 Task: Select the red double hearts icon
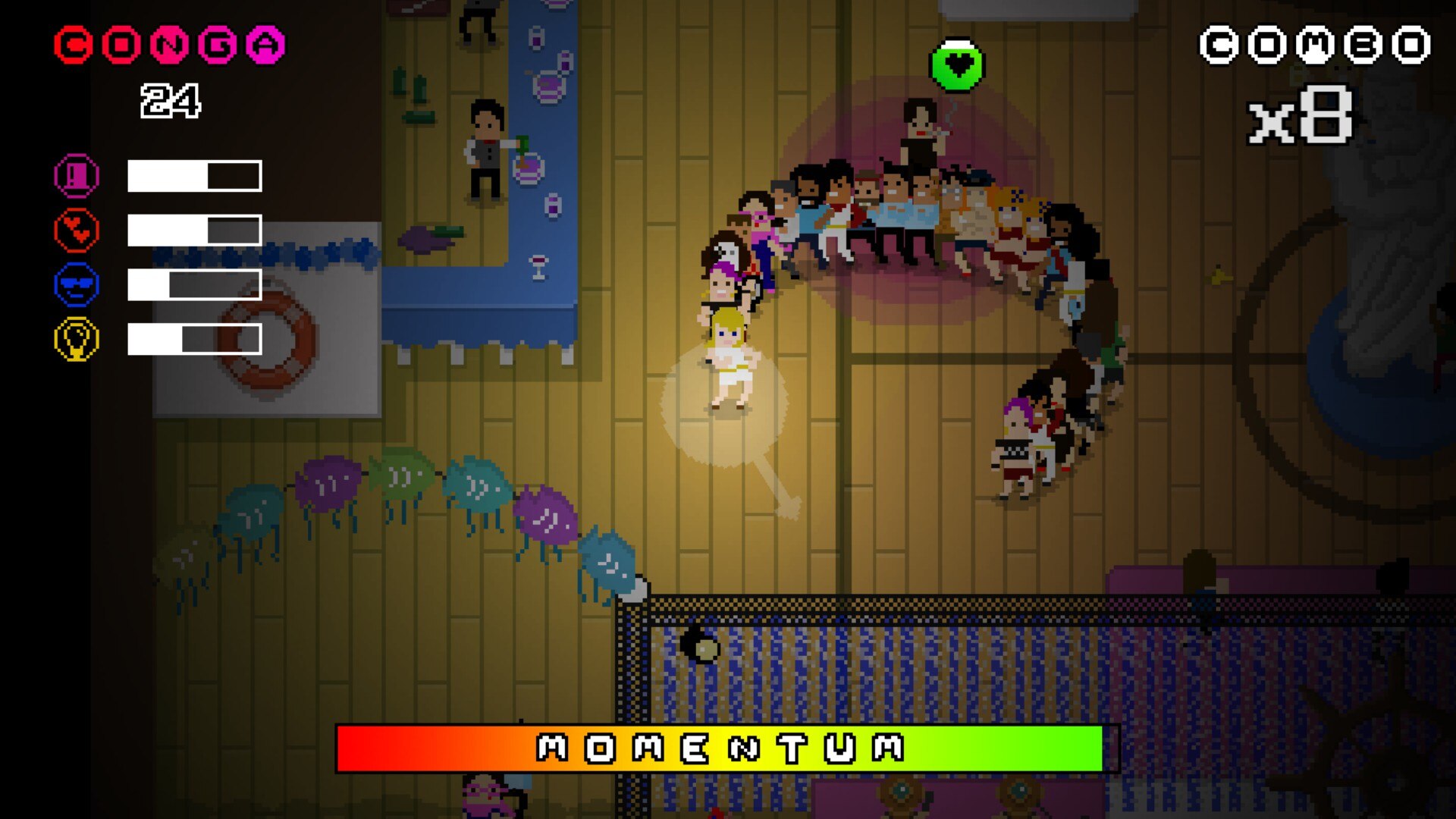[77, 230]
